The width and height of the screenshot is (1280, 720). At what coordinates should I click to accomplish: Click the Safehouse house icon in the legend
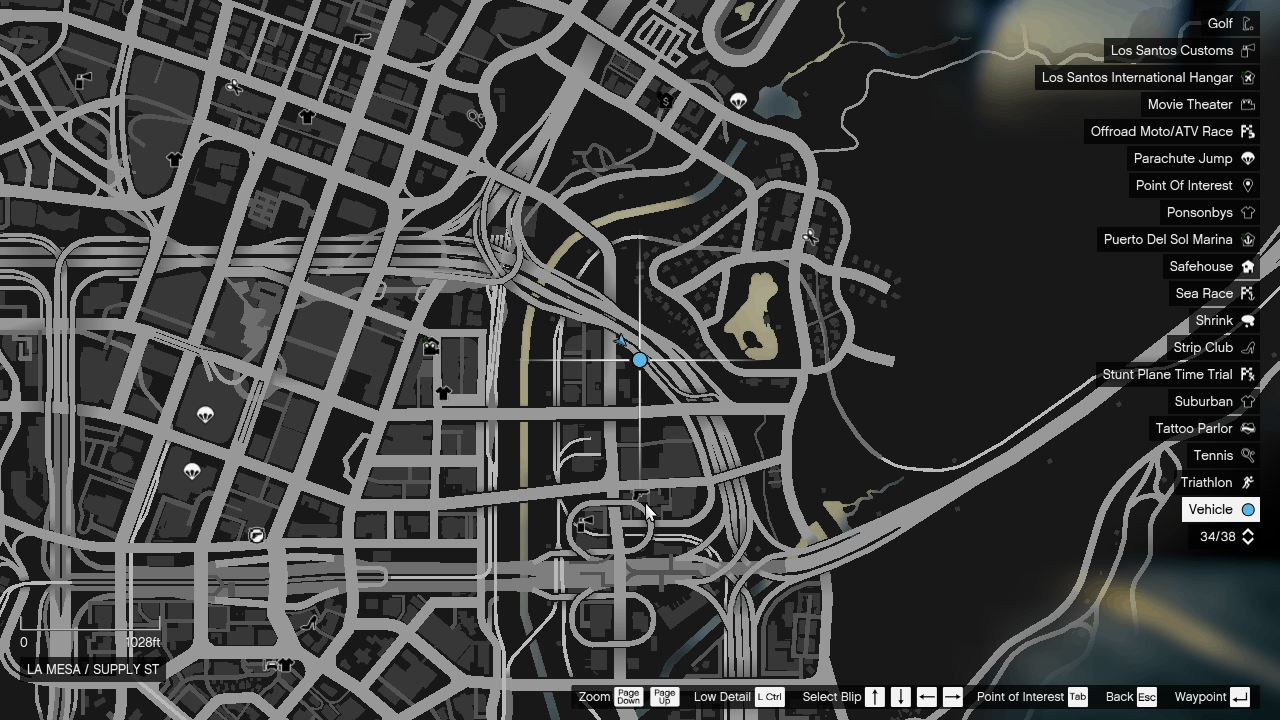click(1247, 266)
